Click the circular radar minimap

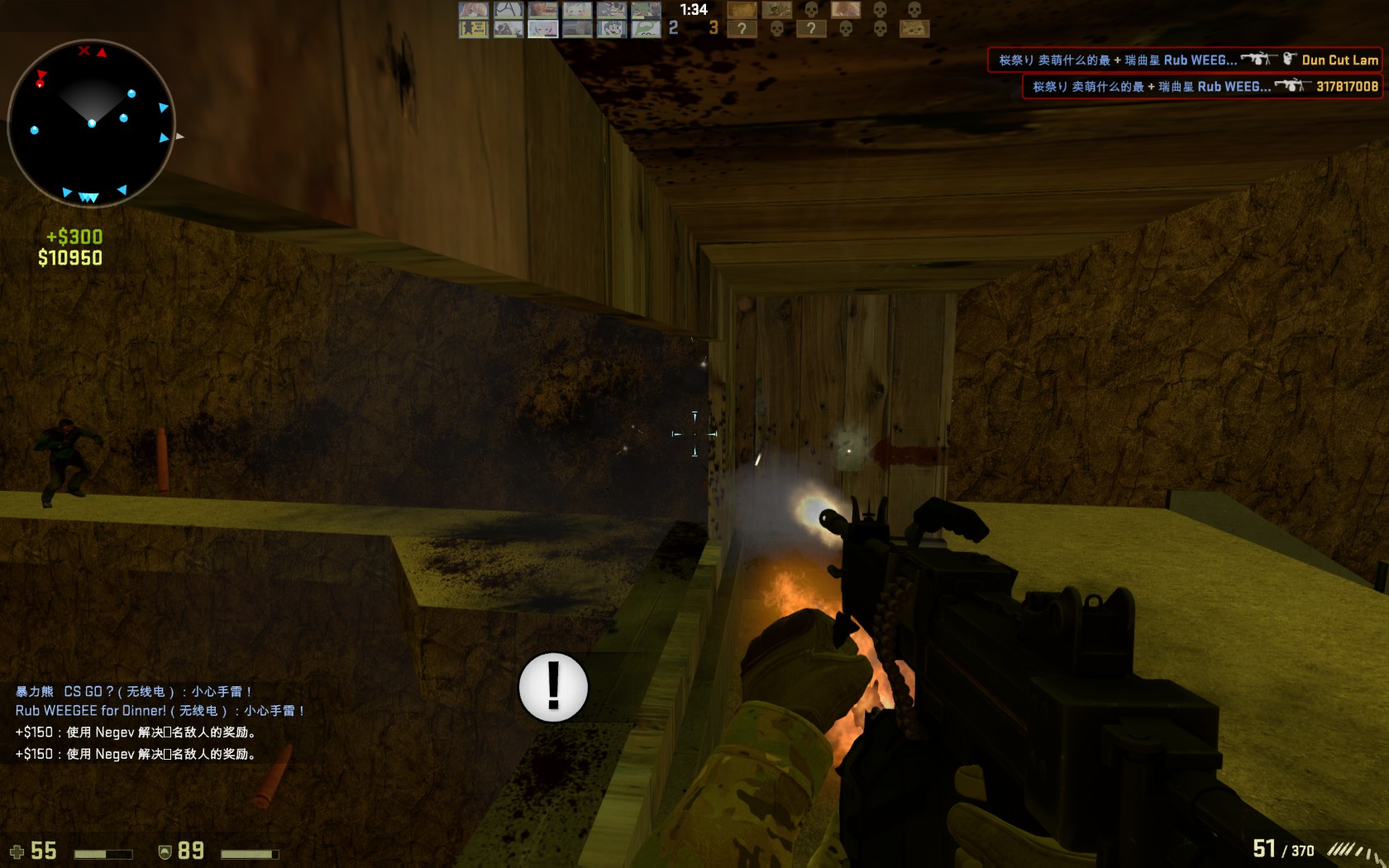tap(91, 122)
